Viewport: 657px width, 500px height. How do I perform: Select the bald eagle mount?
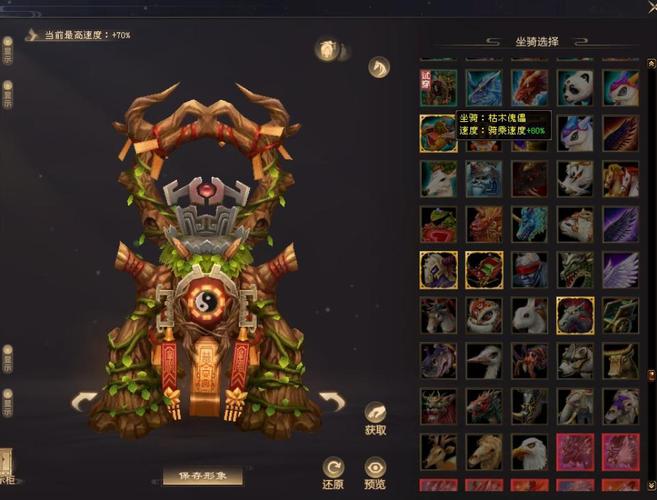click(530, 452)
